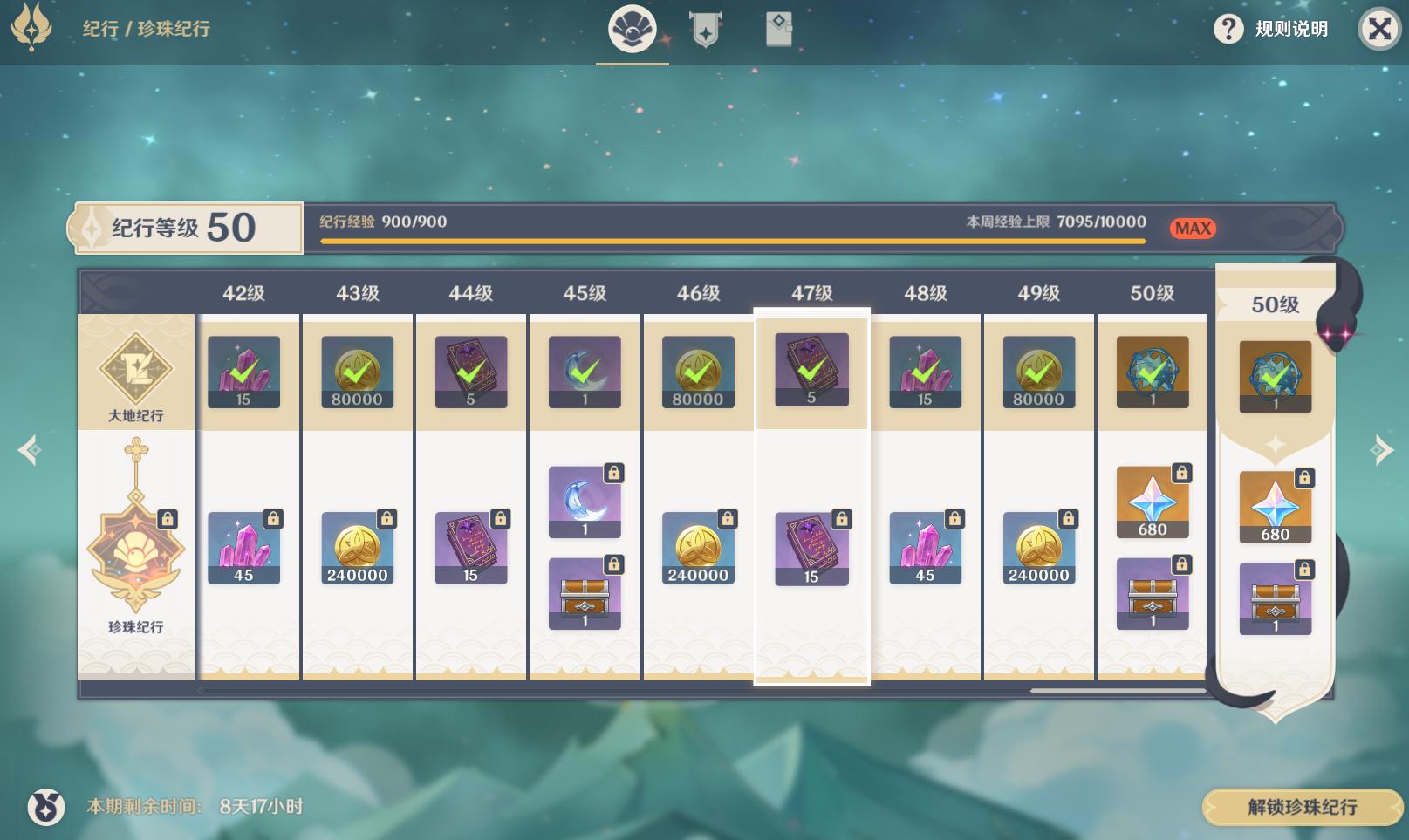Screen dimensions: 1409x840
Task: Open the 规则说明 rules help
Action: click(x=1270, y=29)
